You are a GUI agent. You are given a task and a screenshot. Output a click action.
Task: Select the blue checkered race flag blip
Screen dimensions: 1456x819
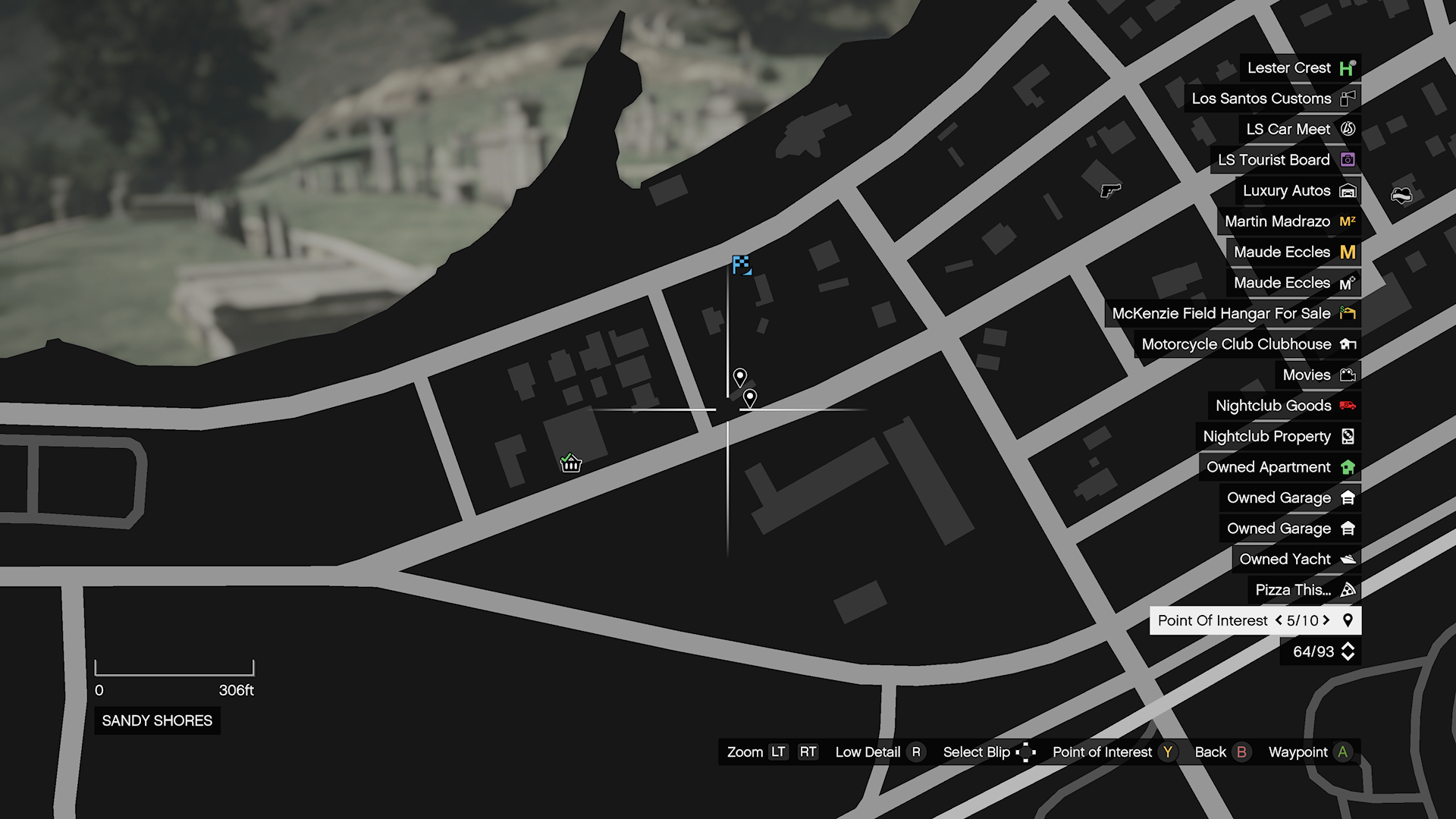[741, 265]
